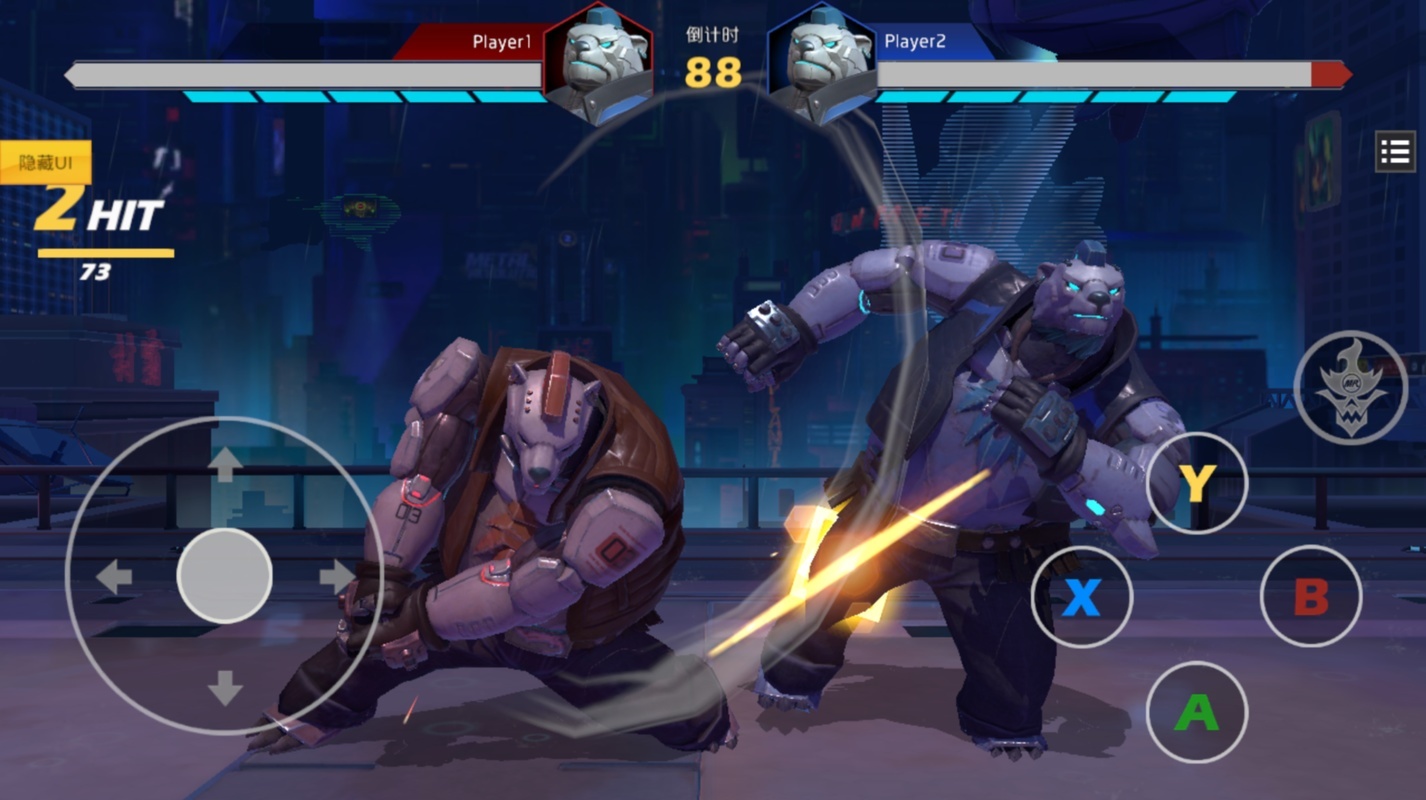Viewport: 1426px width, 800px height.
Task: Open the list menu icon
Action: (x=1394, y=152)
